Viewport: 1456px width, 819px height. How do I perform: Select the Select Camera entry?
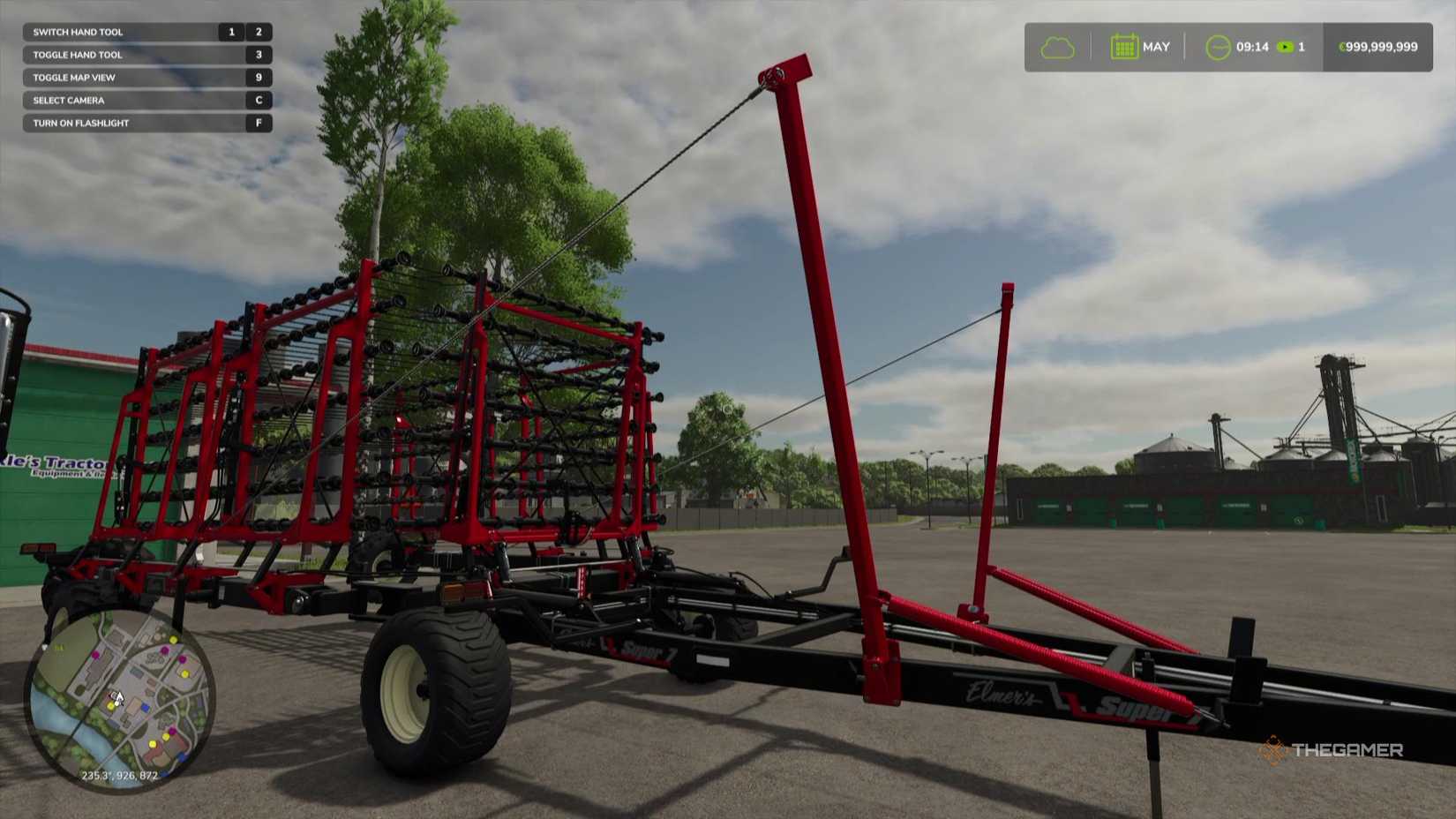click(x=68, y=100)
